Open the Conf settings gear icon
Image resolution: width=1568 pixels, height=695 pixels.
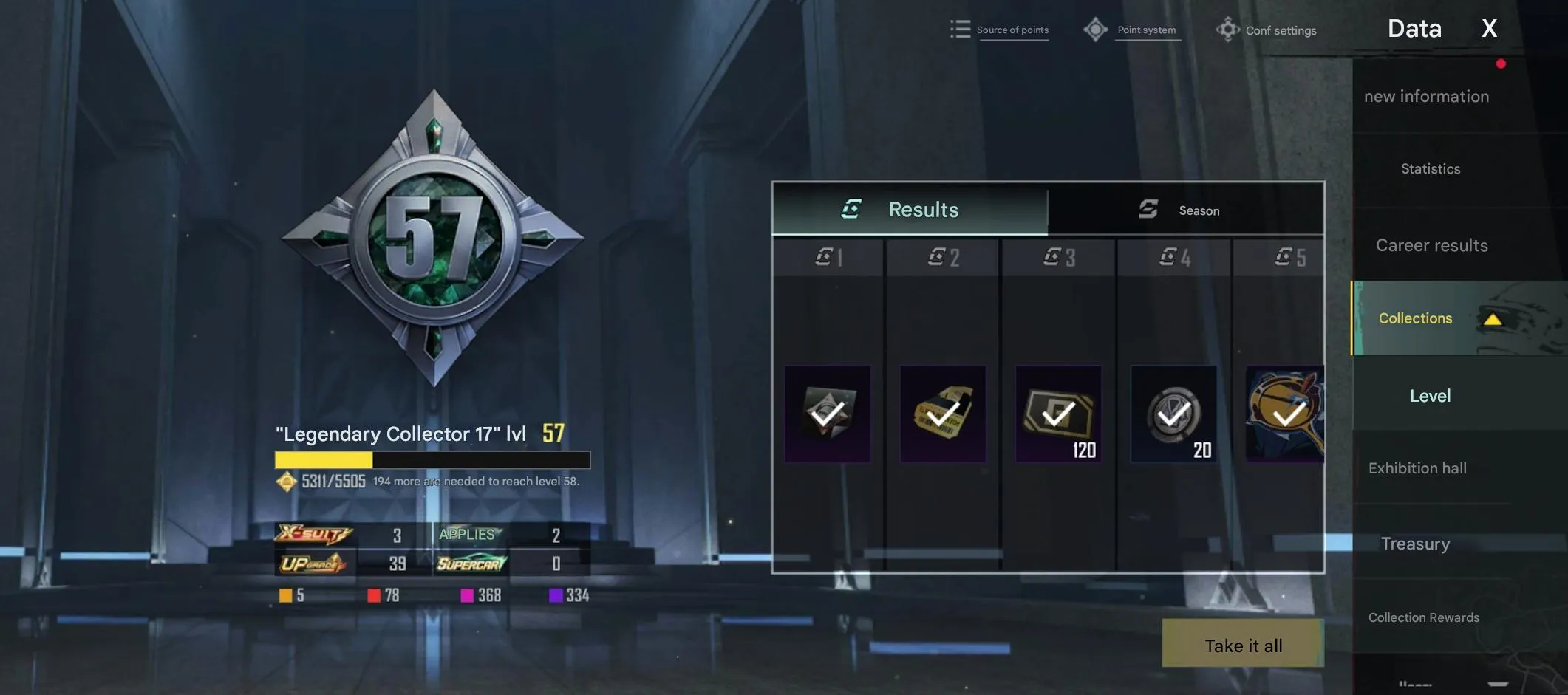1227,30
